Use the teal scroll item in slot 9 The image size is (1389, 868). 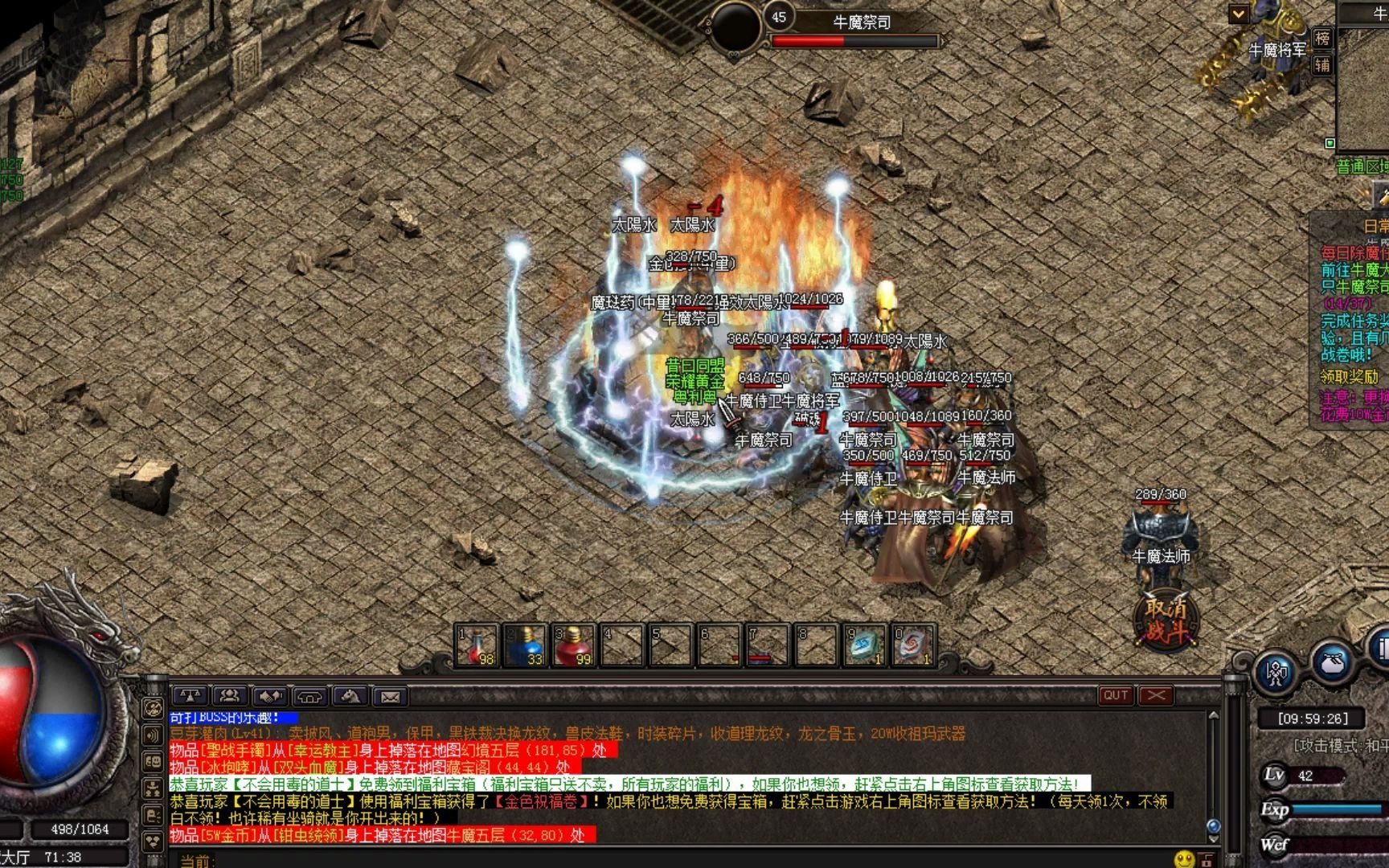click(x=865, y=646)
